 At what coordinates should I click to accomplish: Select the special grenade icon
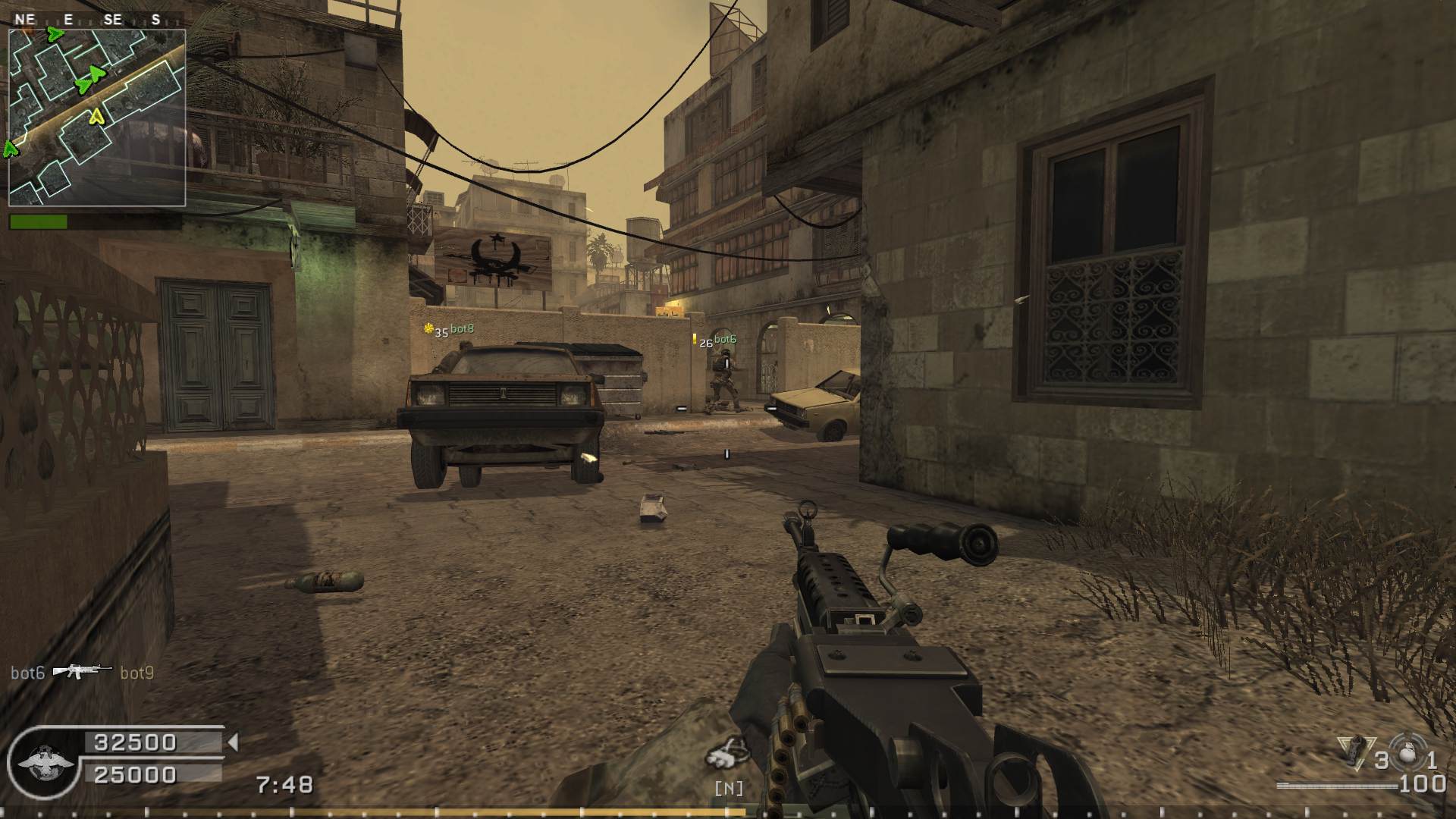pyautogui.click(x=1352, y=752)
